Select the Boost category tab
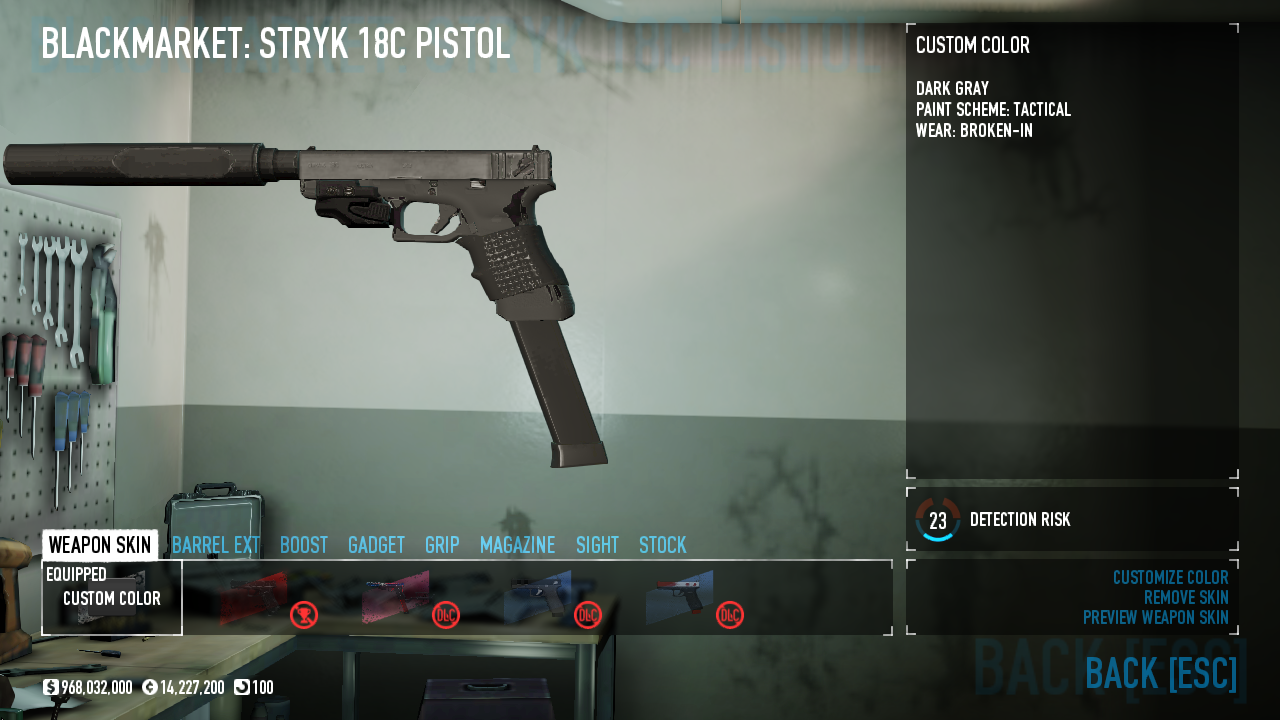 (x=304, y=545)
